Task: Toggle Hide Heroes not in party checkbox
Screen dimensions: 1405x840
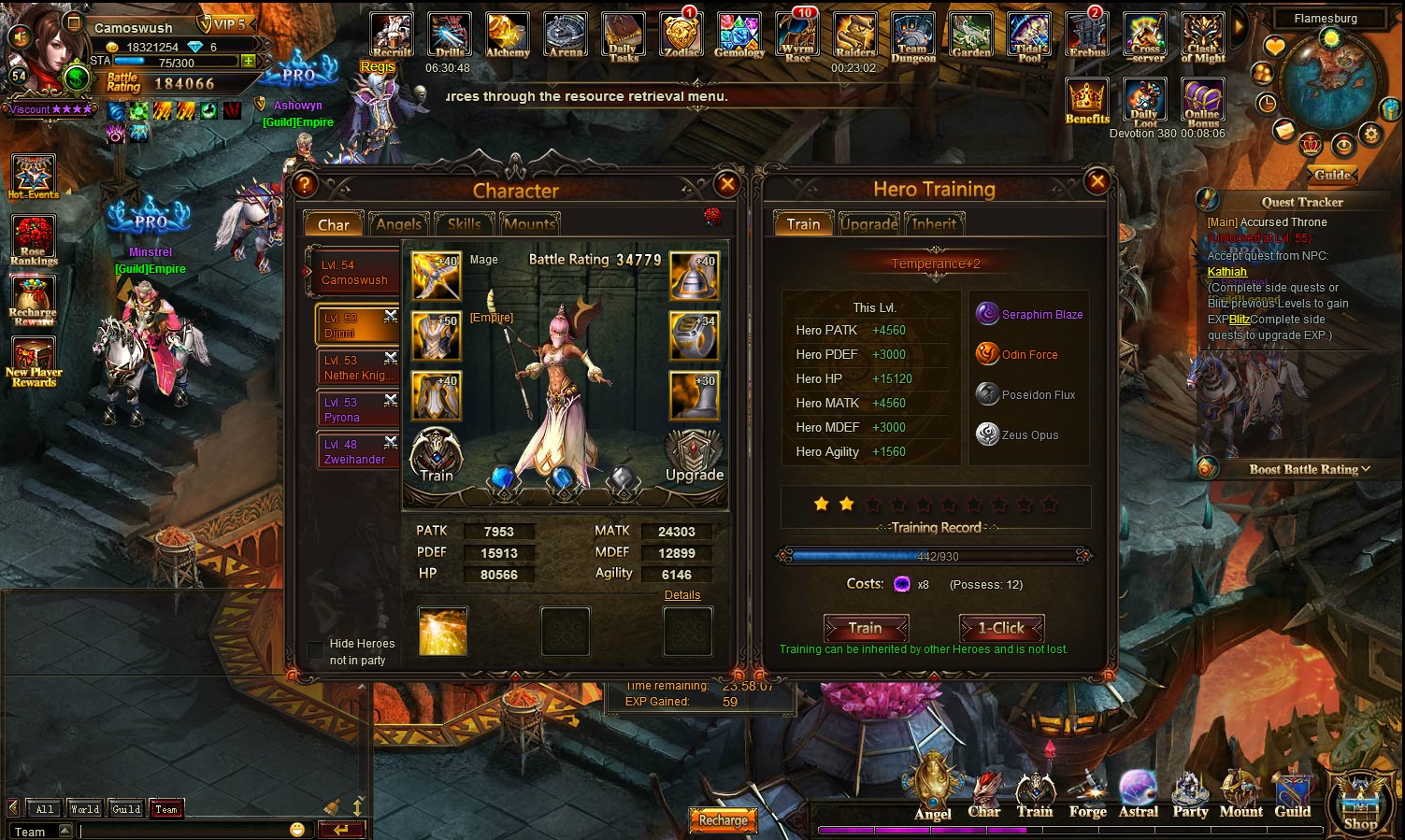Action: click(316, 650)
